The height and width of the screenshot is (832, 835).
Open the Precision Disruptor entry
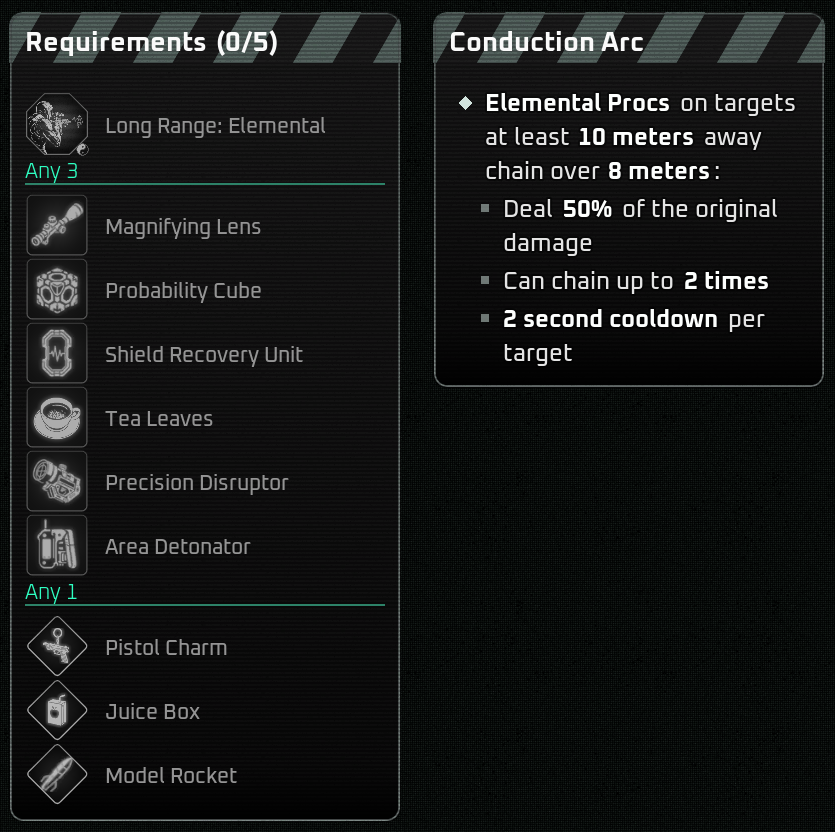pos(197,483)
